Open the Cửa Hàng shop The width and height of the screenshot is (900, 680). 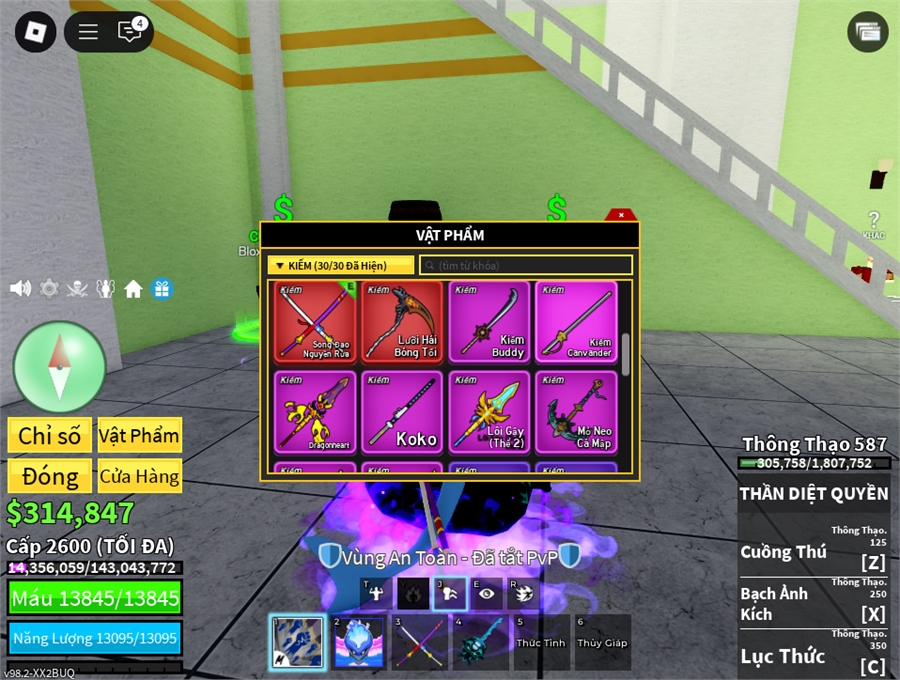pos(139,476)
